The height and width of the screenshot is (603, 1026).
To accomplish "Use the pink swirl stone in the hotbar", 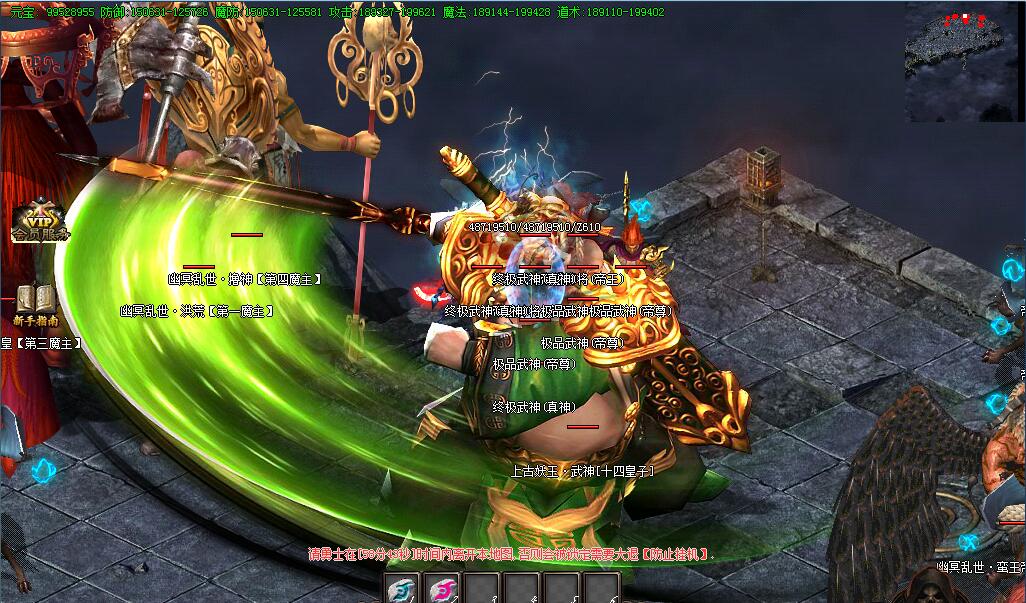I will [442, 589].
